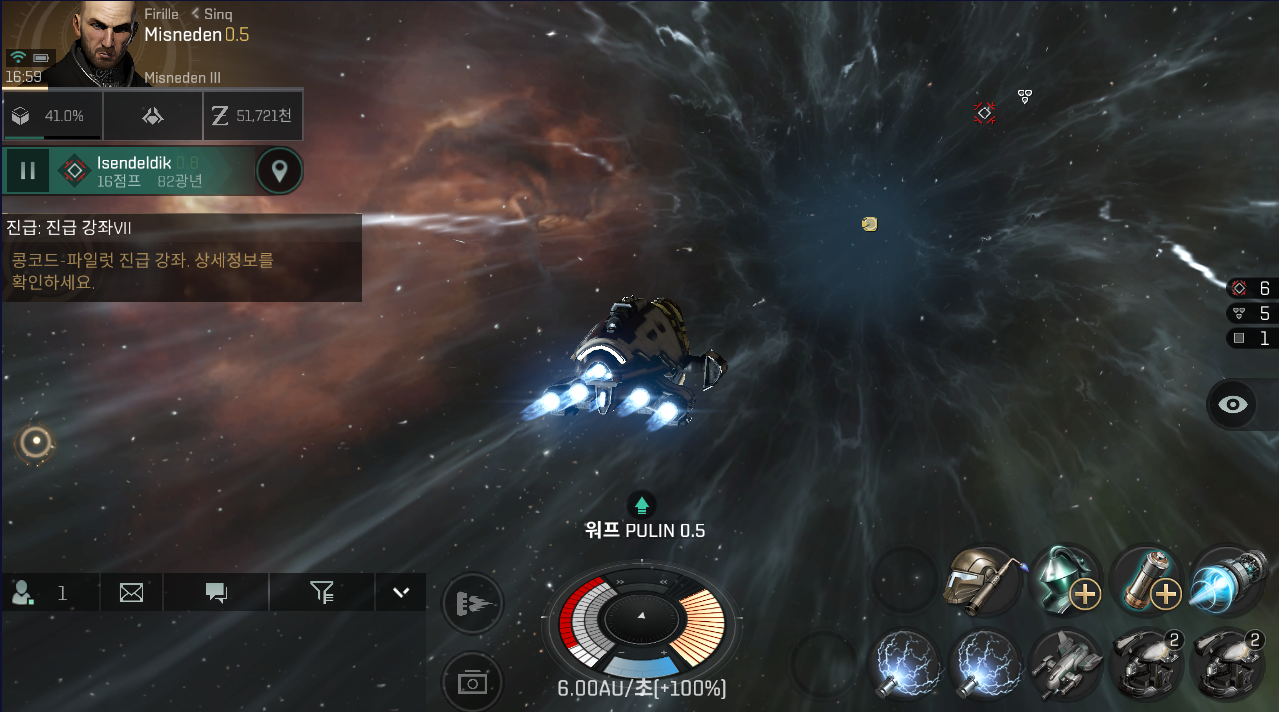Open the ISK wallet showing 51,721천
Screen dimensions: 1279x712
(x=252, y=116)
